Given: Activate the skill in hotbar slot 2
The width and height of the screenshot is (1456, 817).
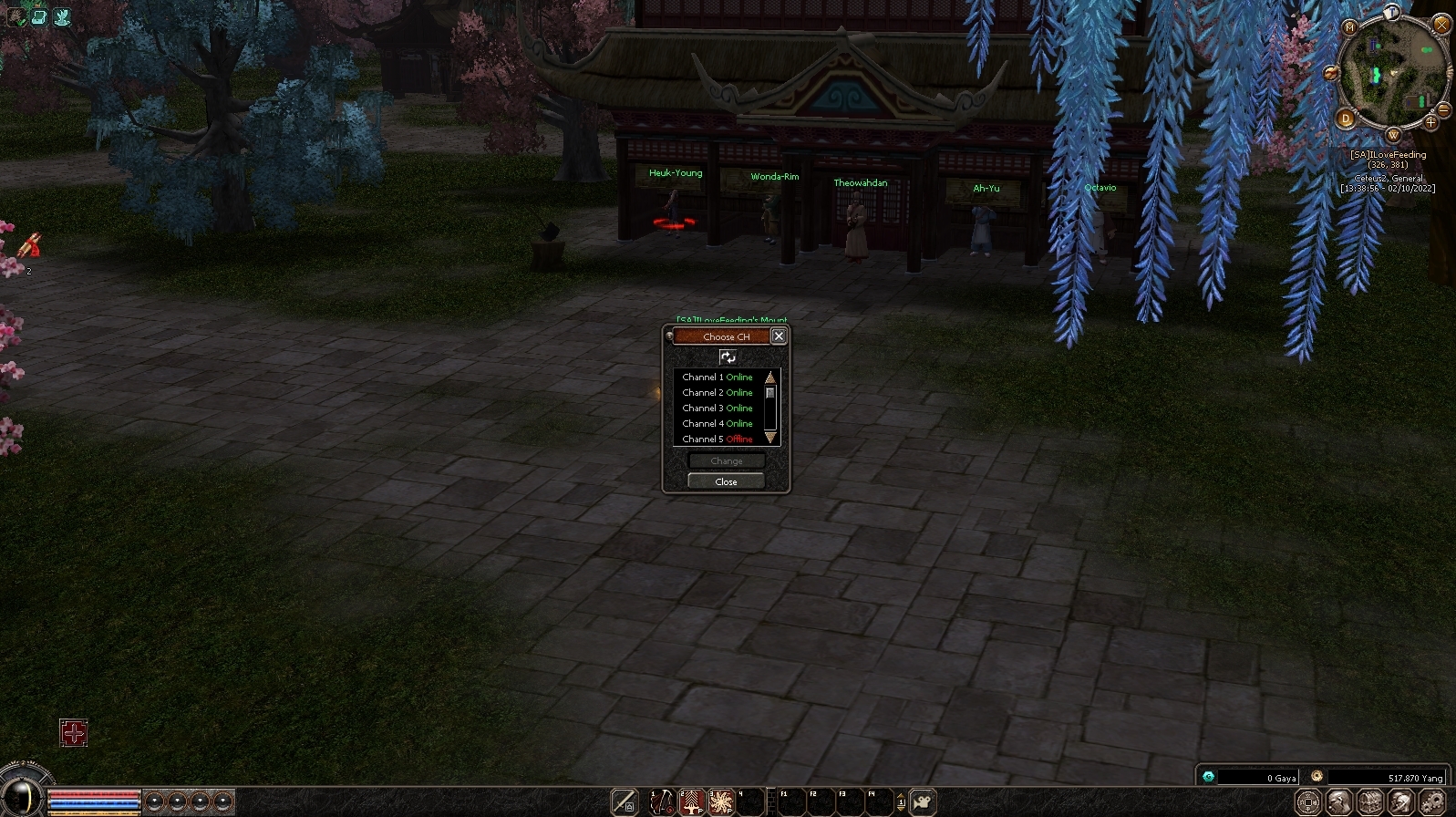Looking at the screenshot, I should pyautogui.click(x=691, y=802).
